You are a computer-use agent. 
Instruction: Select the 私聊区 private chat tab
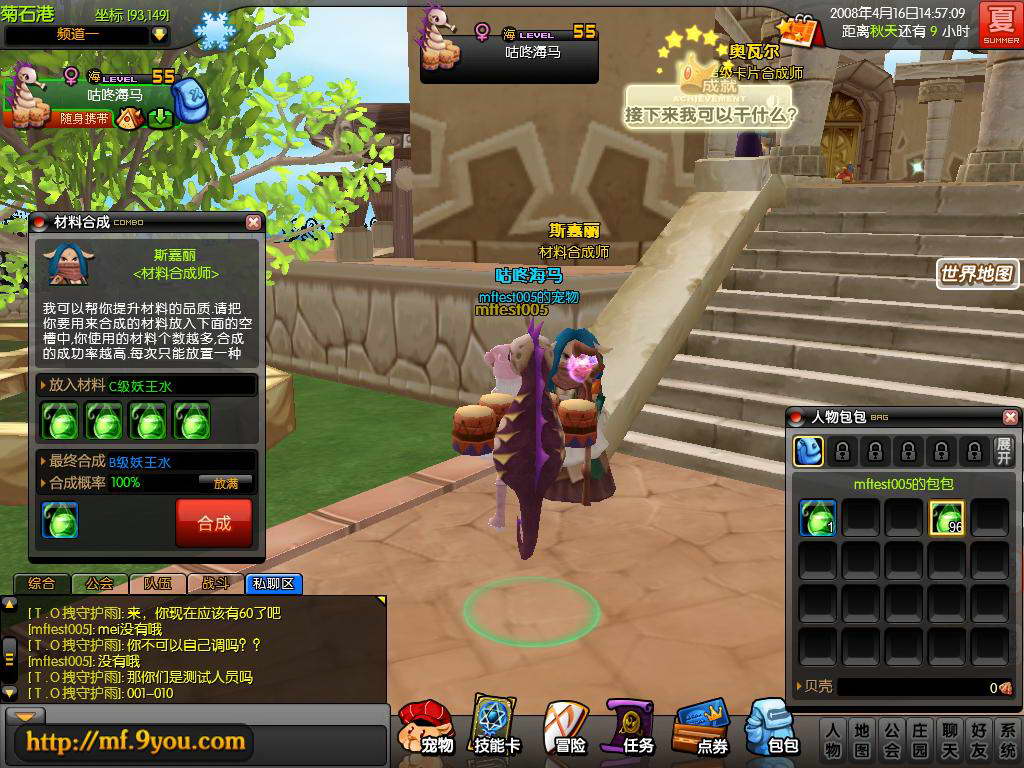273,584
